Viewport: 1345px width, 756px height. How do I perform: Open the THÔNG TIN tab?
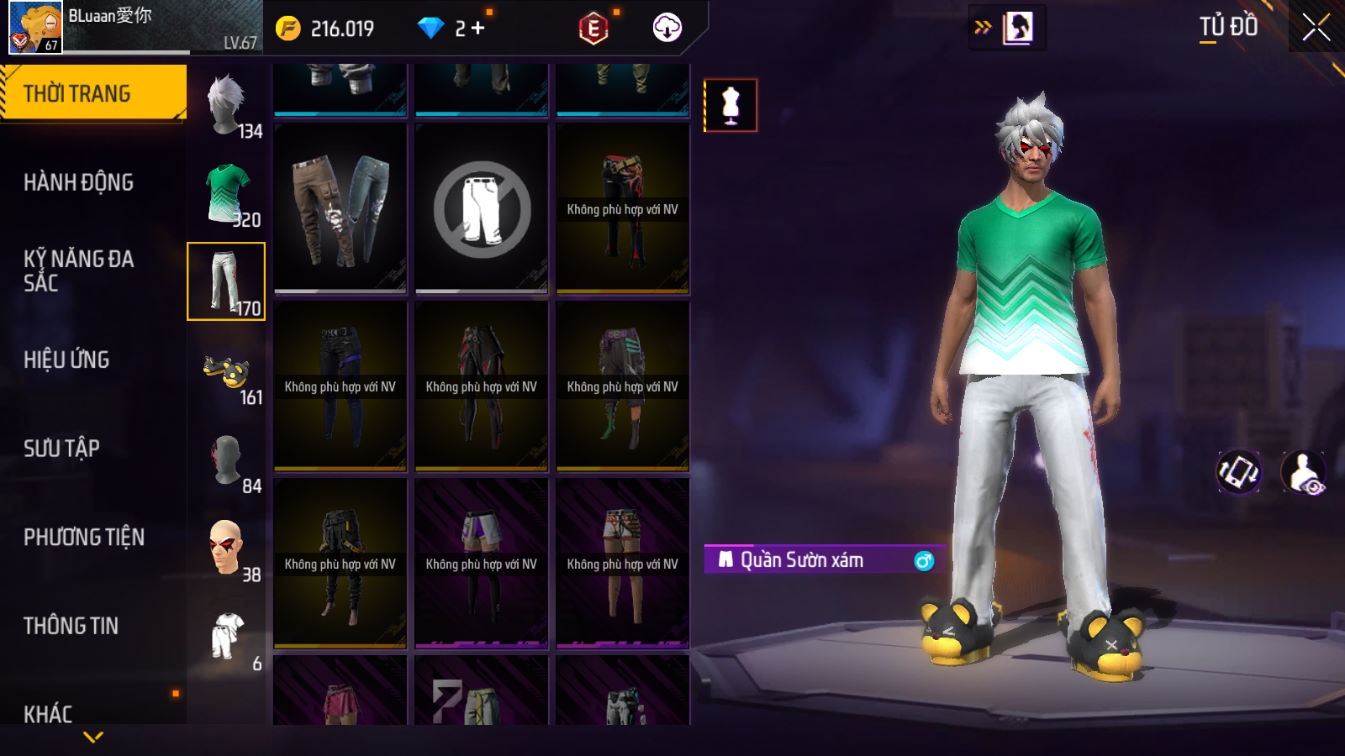71,626
